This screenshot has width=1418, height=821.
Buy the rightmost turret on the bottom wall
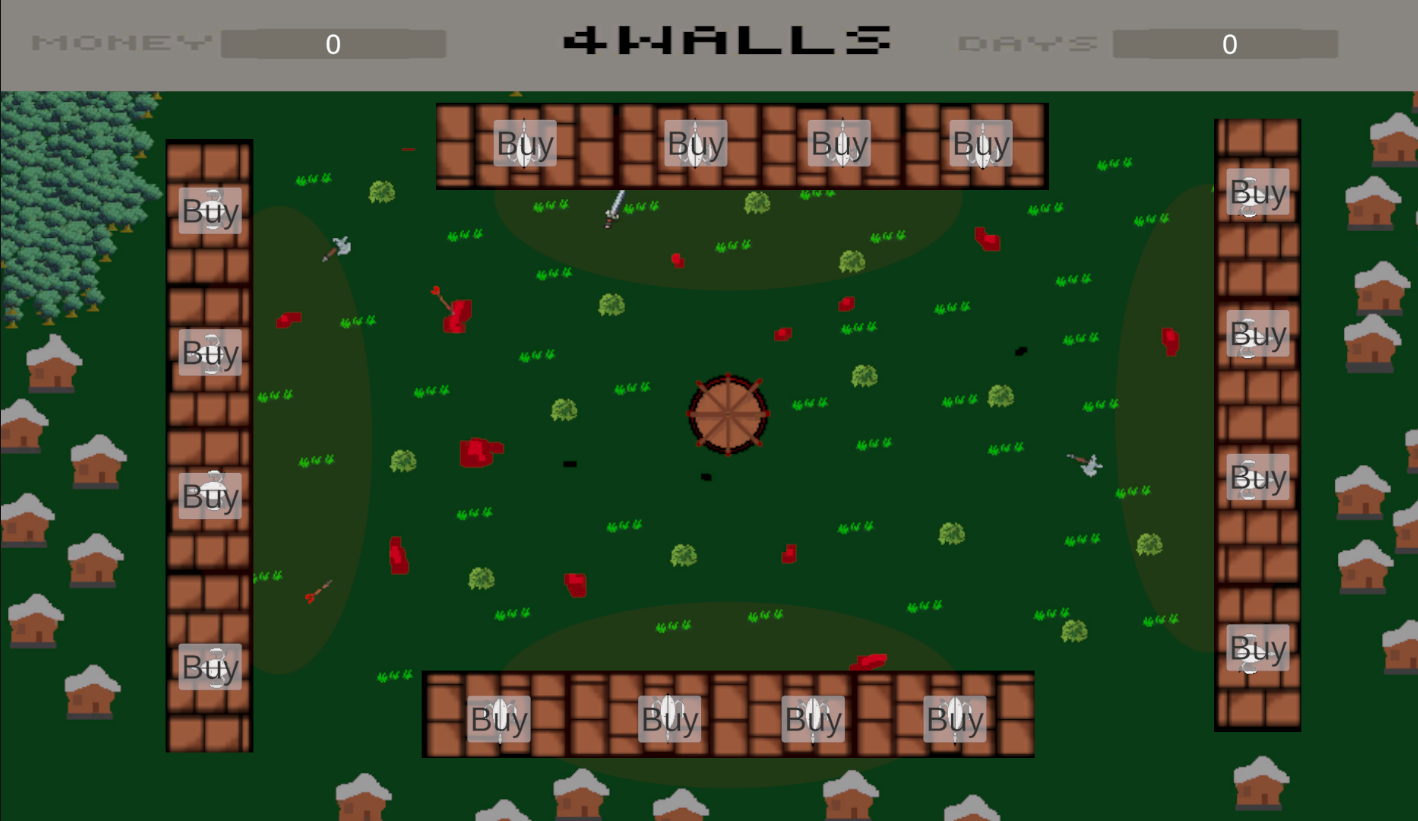tap(955, 719)
